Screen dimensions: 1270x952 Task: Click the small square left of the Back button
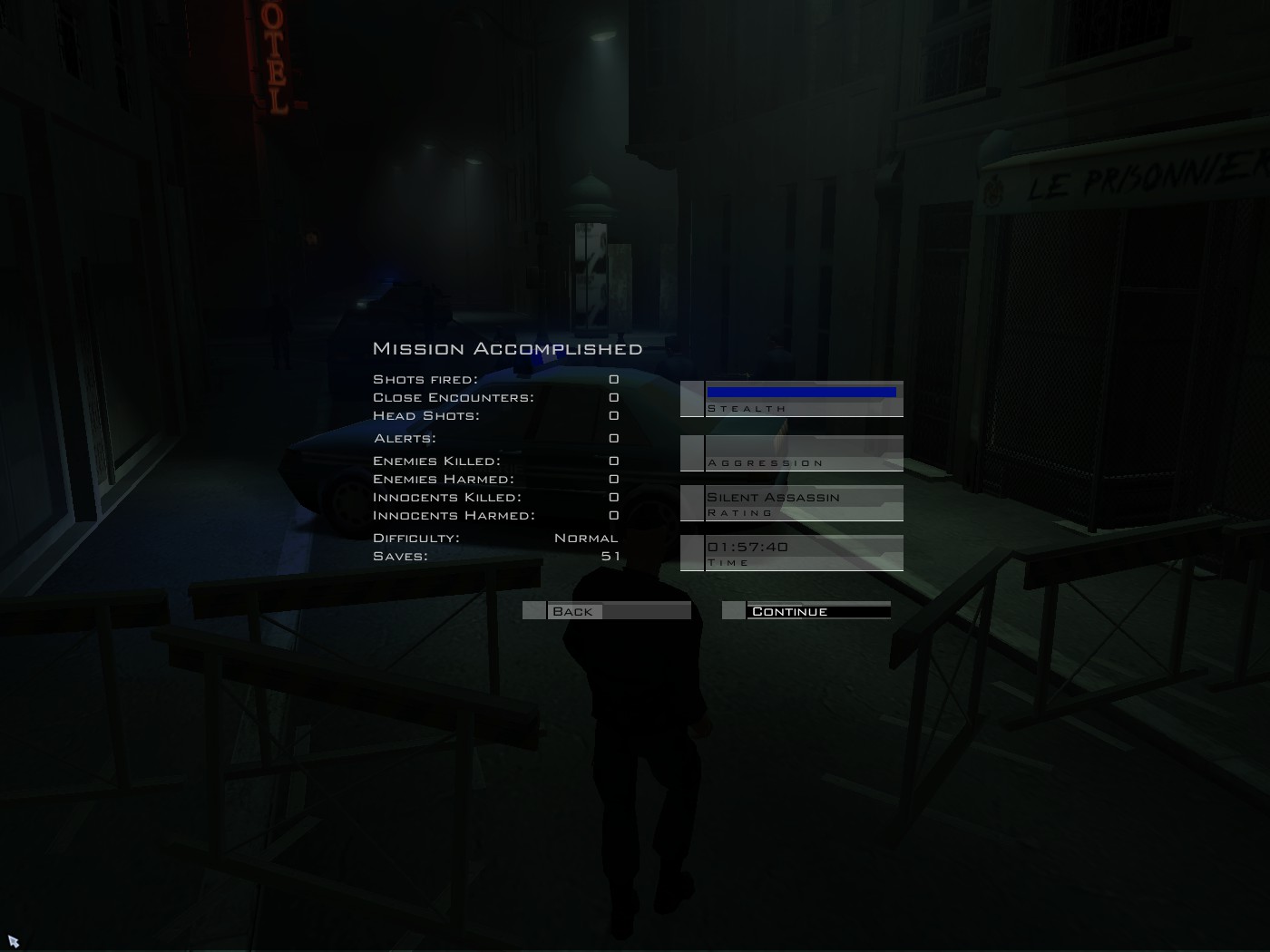[533, 610]
